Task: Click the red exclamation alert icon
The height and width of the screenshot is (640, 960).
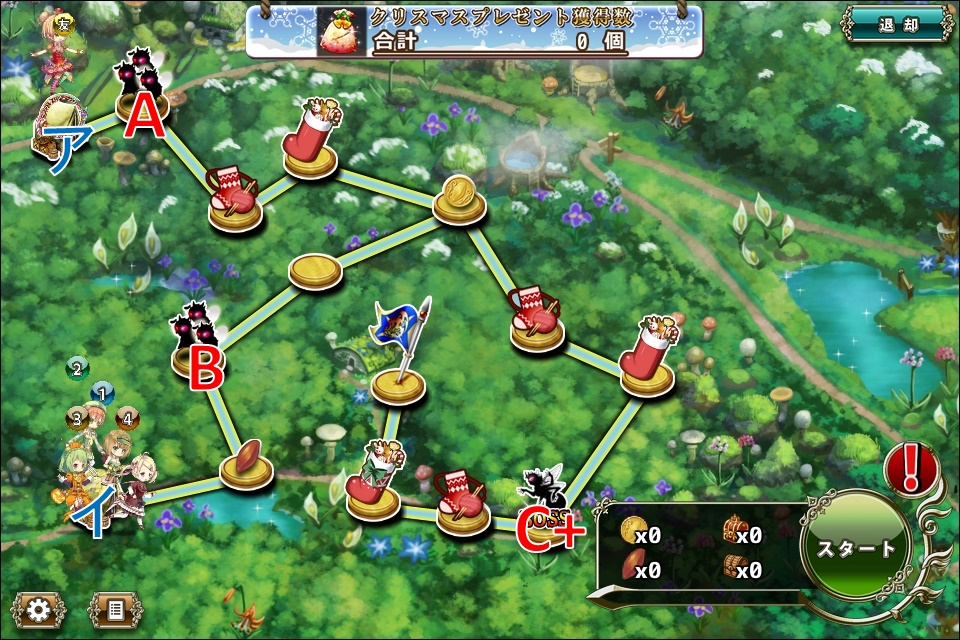Action: pos(910,467)
